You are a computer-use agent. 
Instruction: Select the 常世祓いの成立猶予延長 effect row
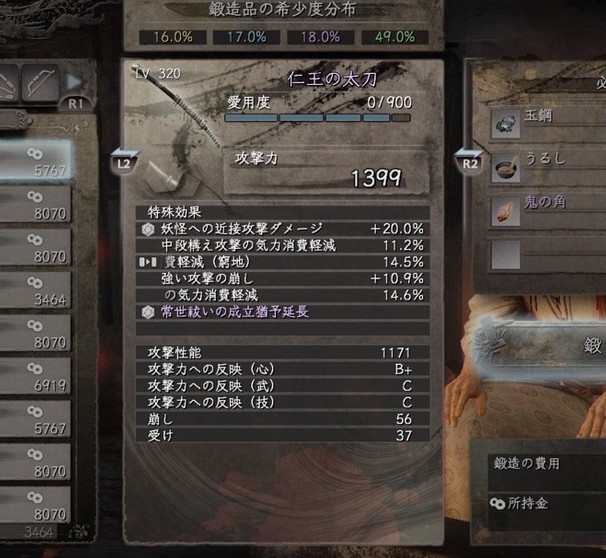(284, 311)
